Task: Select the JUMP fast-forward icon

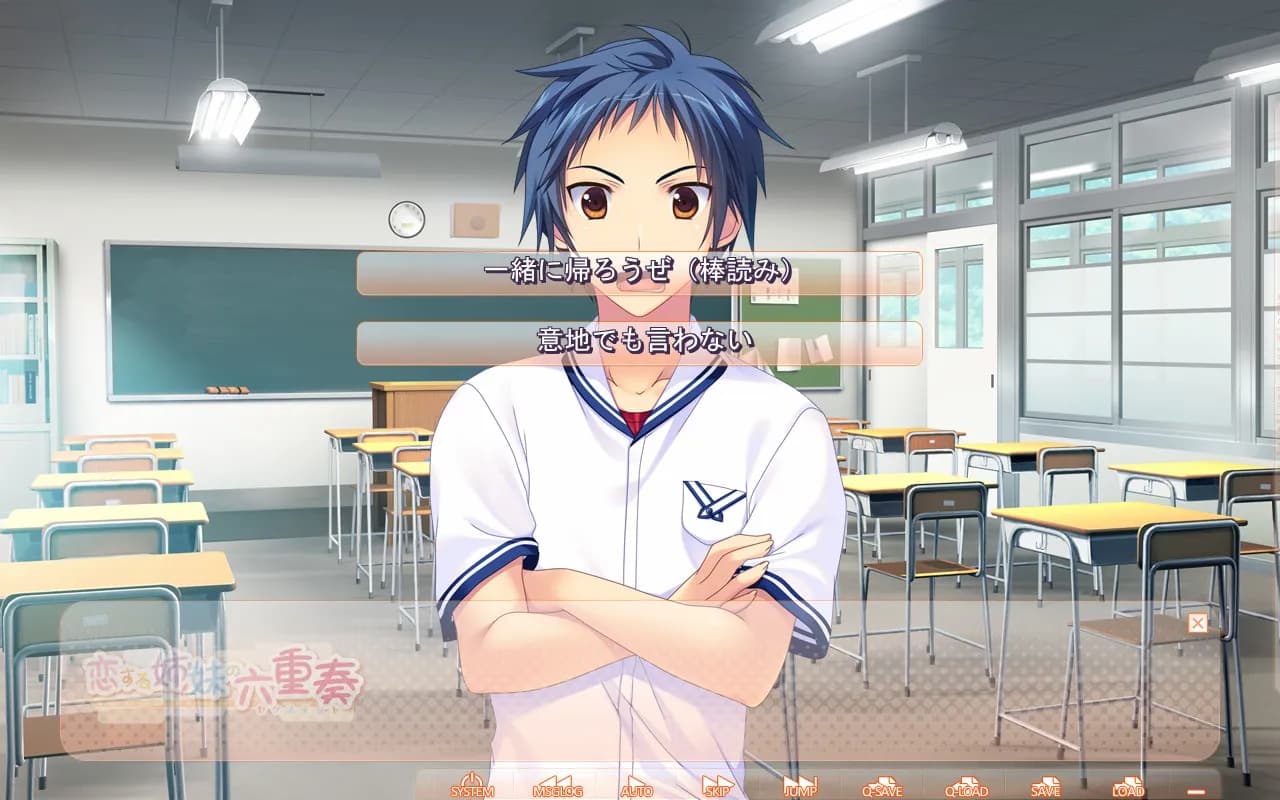Action: (801, 788)
